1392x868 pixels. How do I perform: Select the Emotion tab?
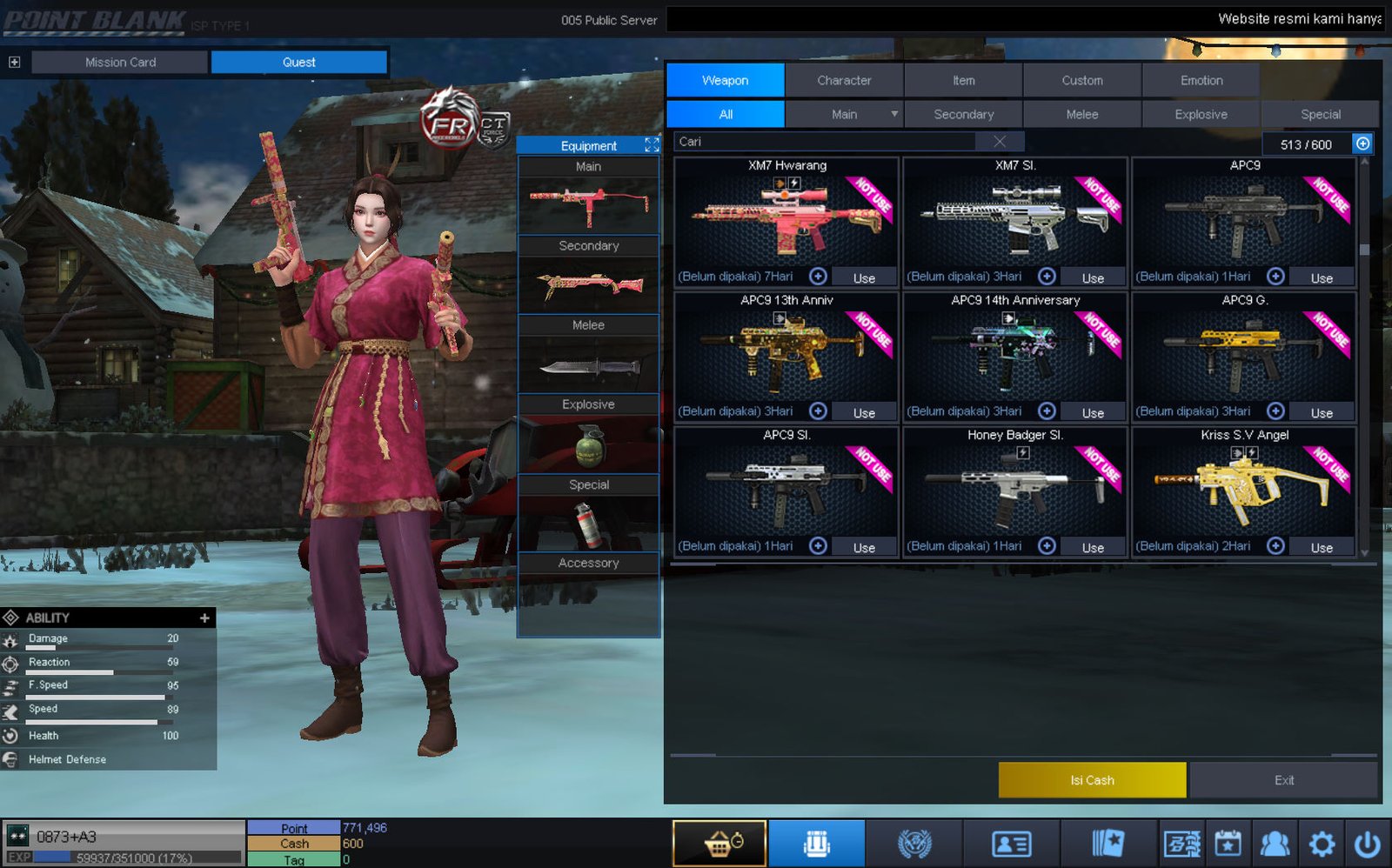[x=1201, y=80]
